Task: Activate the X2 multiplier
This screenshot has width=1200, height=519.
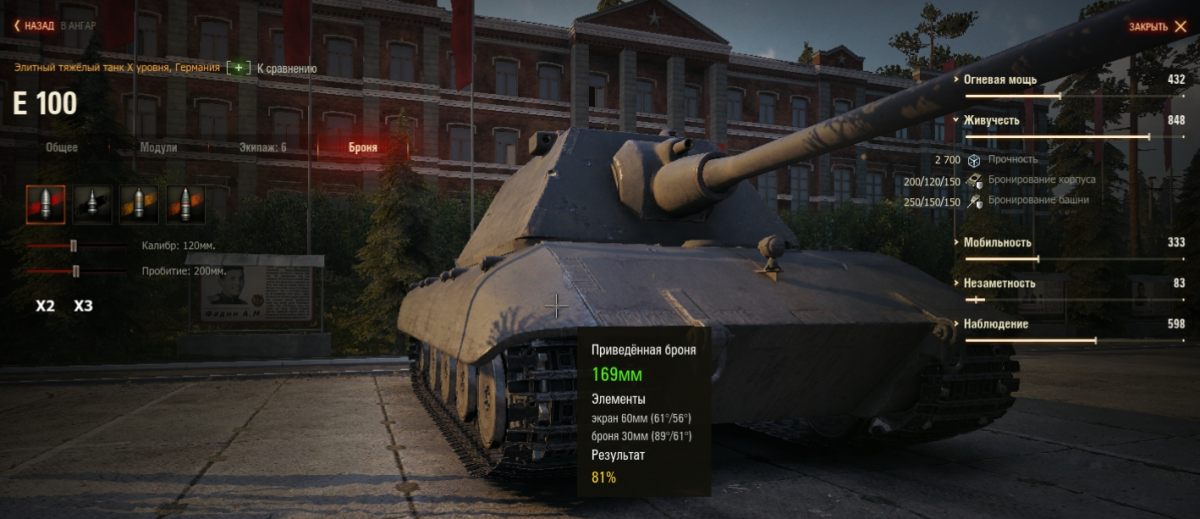Action: tap(45, 306)
